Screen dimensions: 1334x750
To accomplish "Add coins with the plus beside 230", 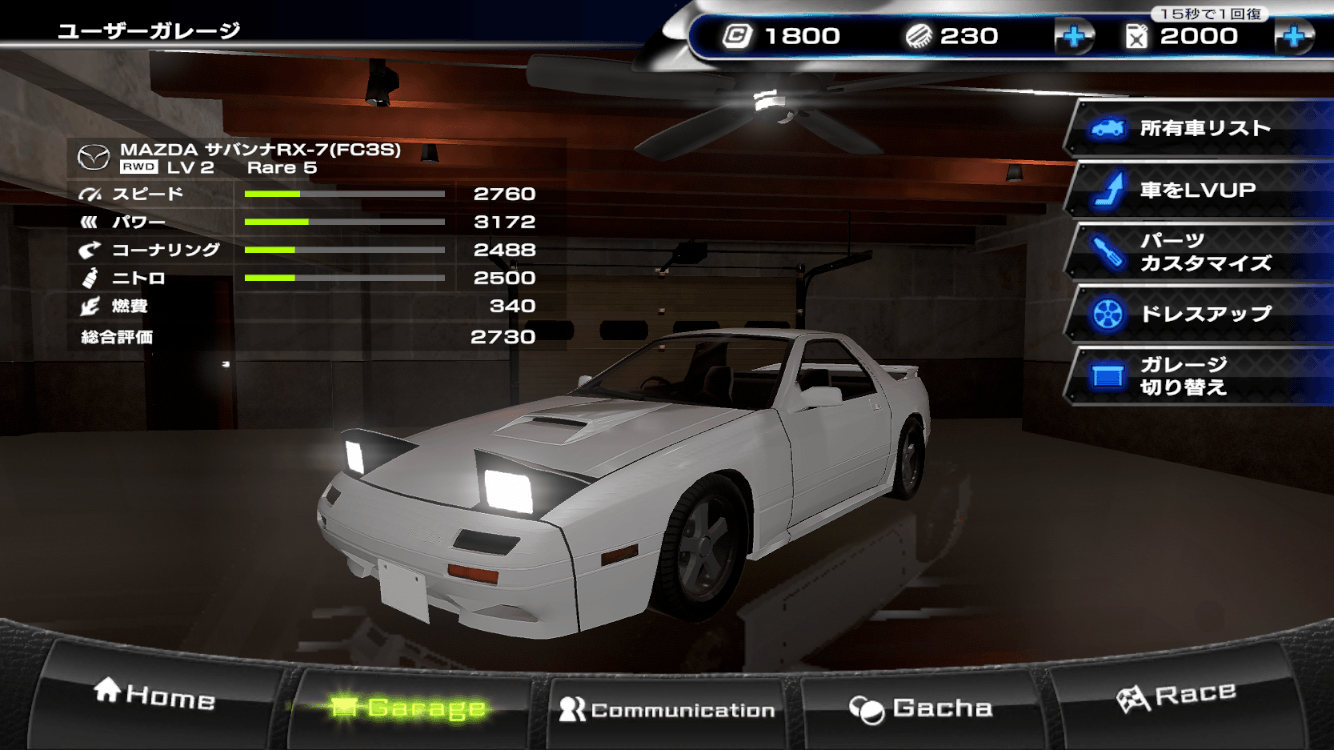I will tap(1074, 37).
